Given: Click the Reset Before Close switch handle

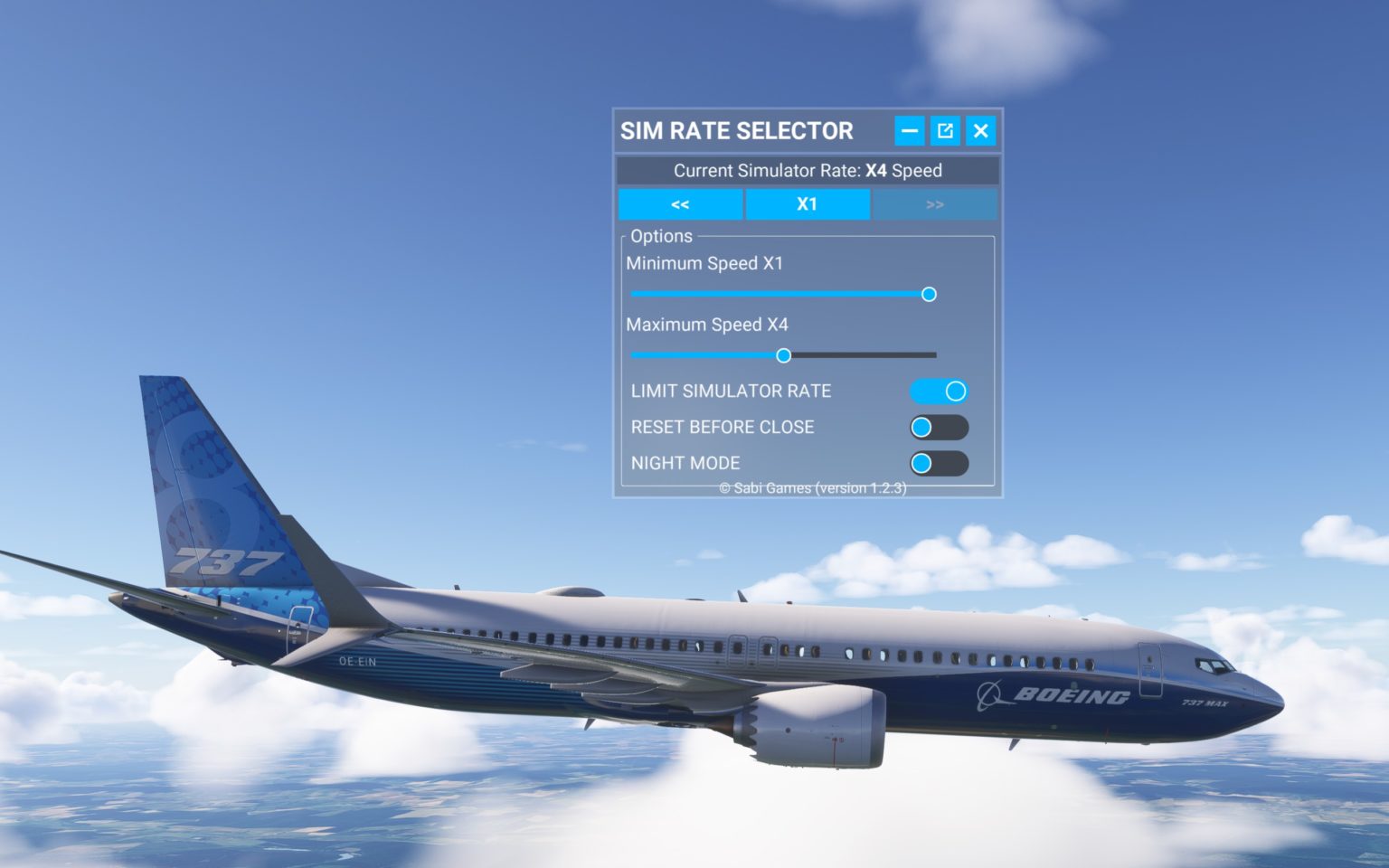Looking at the screenshot, I should [x=922, y=427].
